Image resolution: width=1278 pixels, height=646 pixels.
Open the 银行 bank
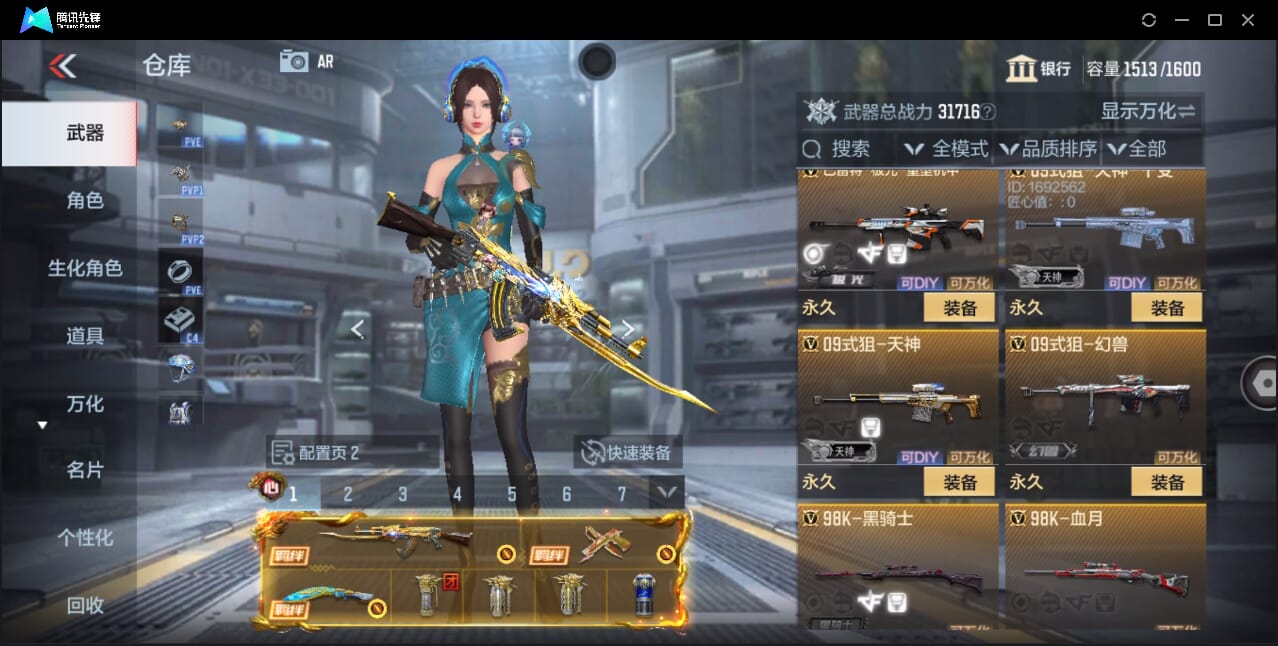[x=1039, y=69]
